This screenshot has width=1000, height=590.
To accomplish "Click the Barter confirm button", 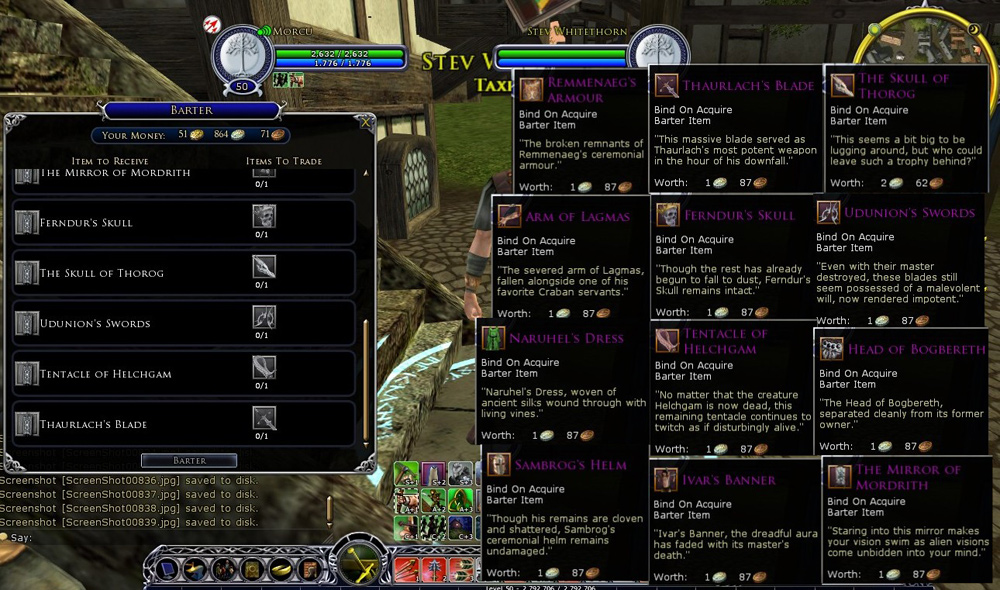I will pyautogui.click(x=189, y=461).
